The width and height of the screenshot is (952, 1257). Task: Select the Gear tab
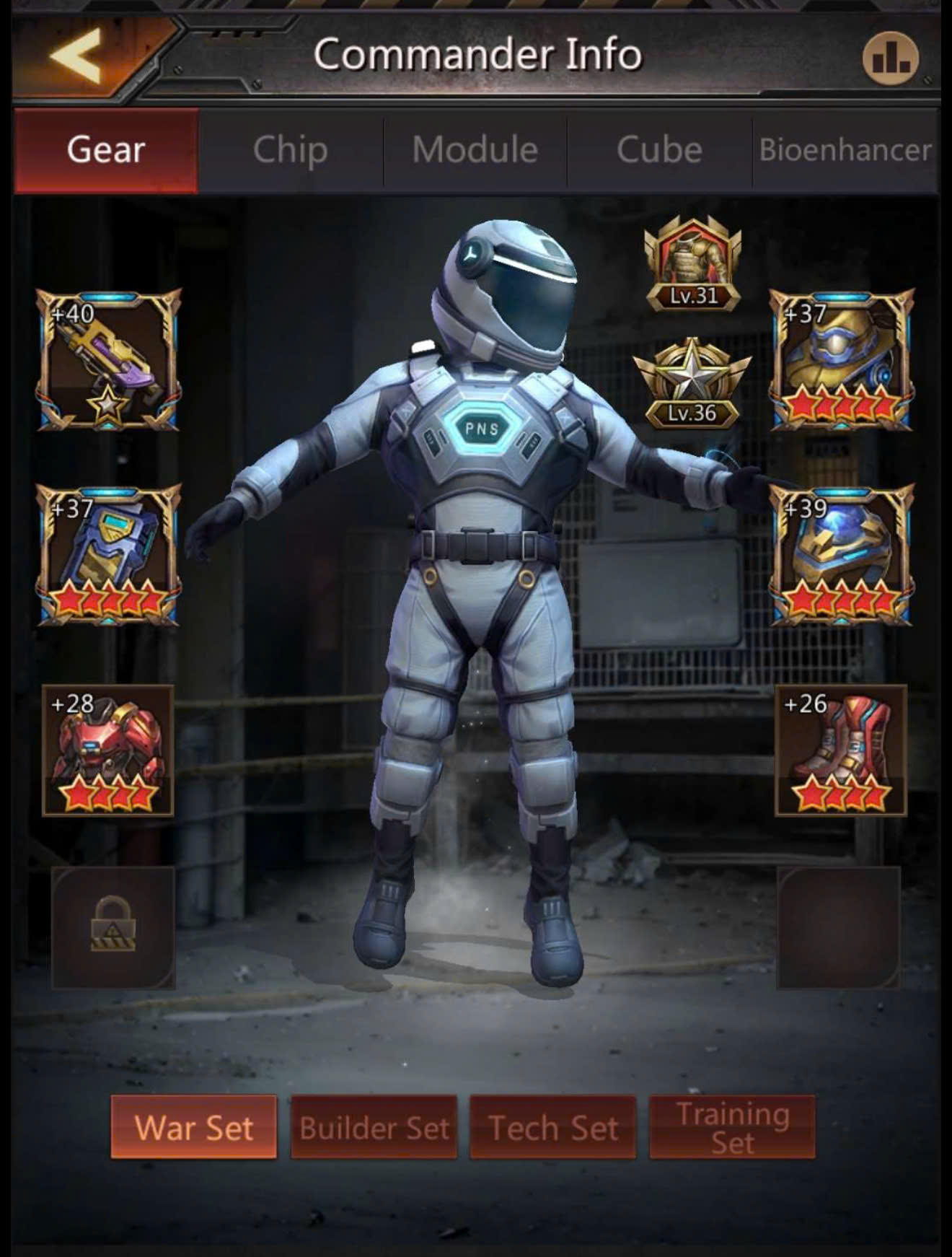click(x=106, y=150)
